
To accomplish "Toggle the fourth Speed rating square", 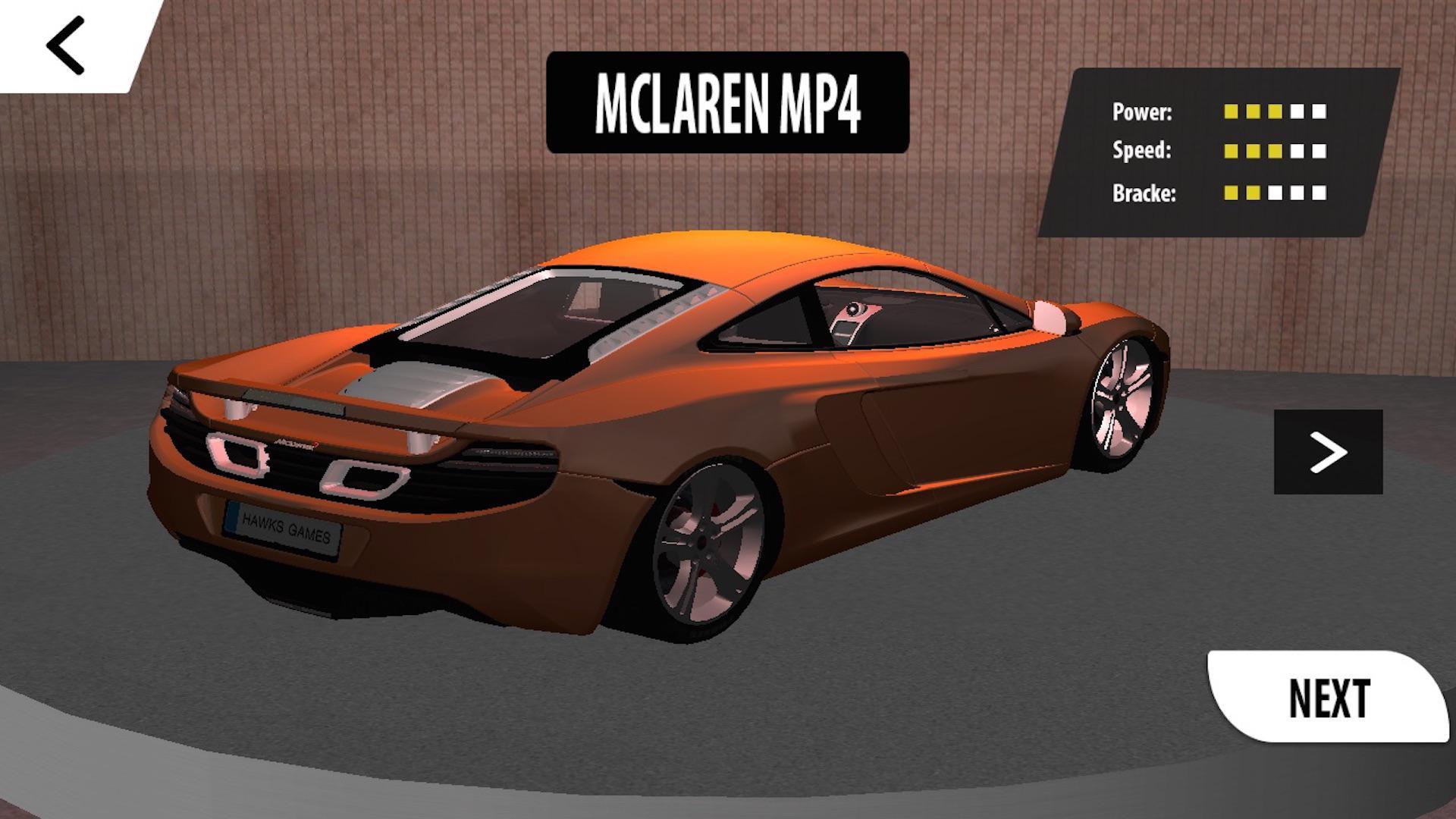I will click(x=1297, y=152).
